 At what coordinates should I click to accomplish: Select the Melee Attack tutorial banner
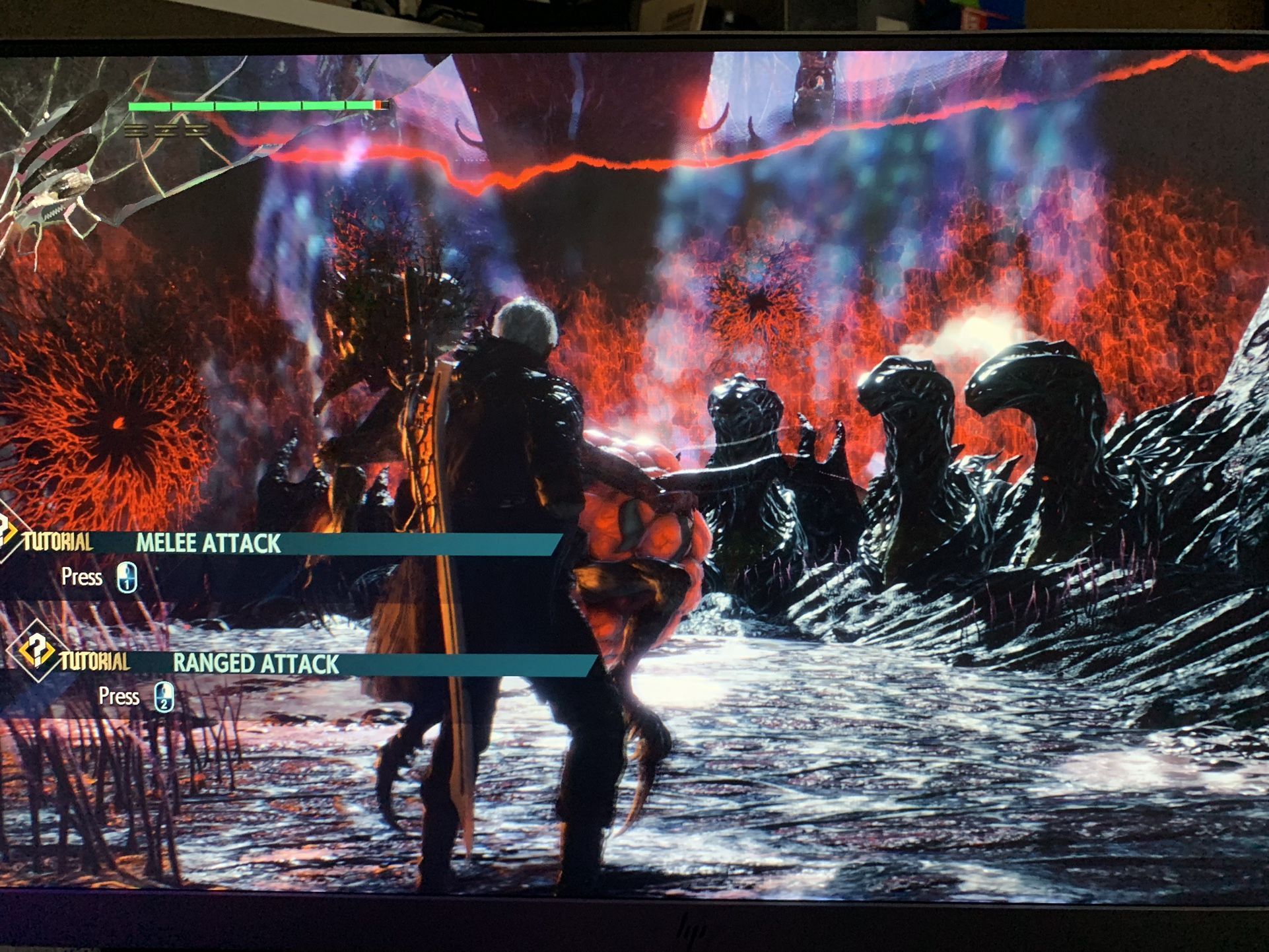point(277,543)
